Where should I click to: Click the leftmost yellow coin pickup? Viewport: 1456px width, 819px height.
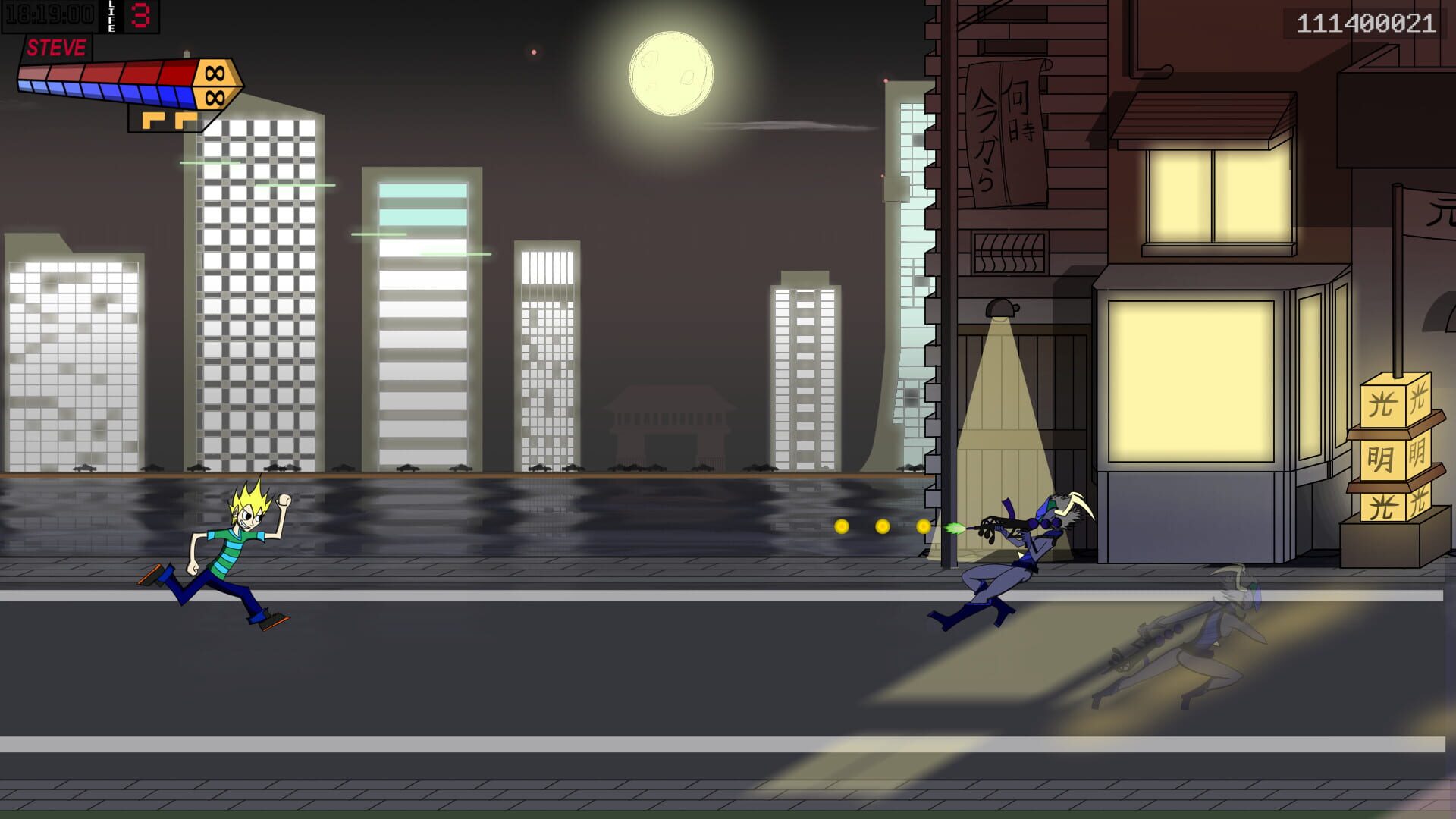pos(842,526)
